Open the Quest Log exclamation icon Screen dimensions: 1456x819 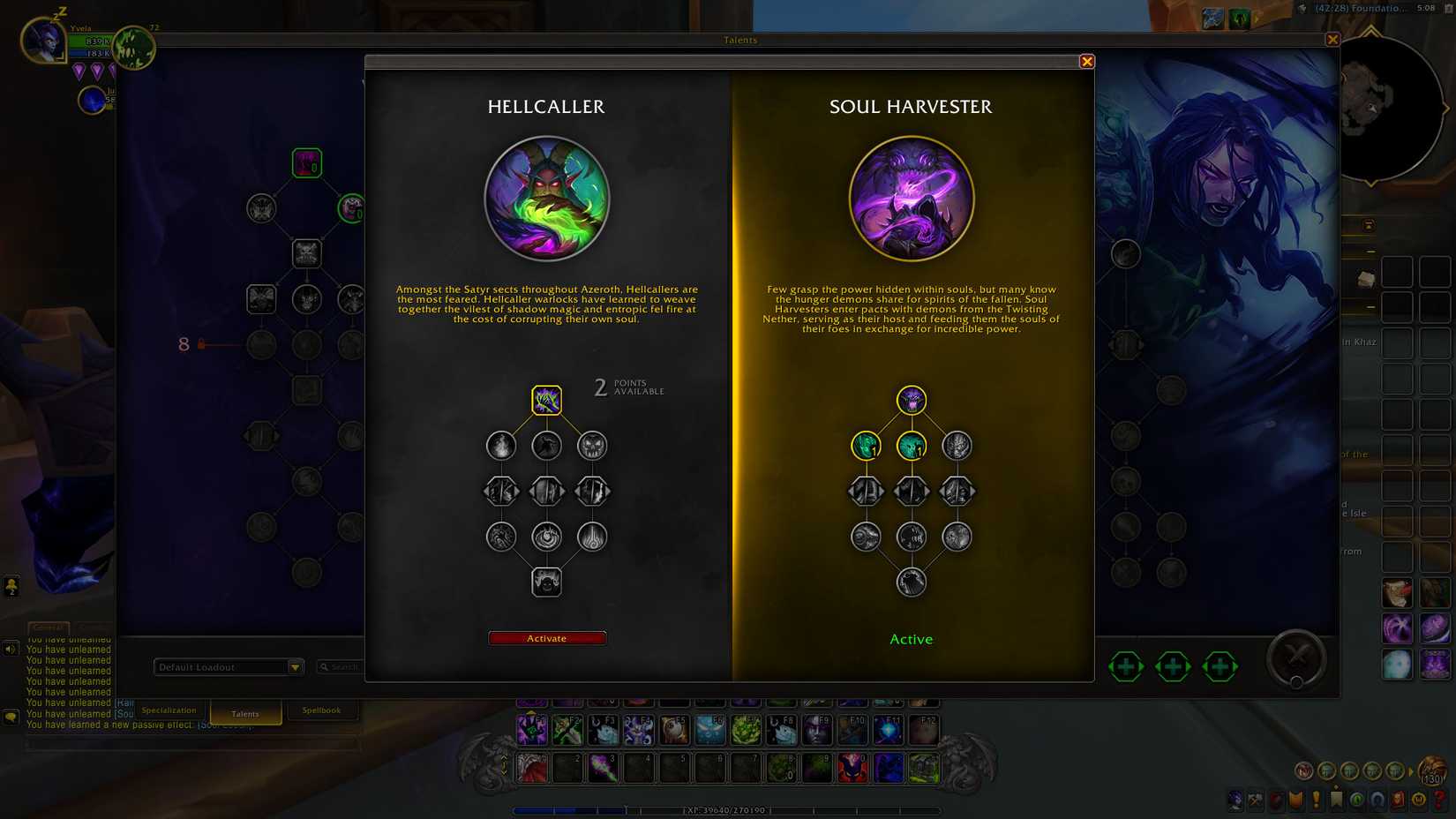point(1316,799)
